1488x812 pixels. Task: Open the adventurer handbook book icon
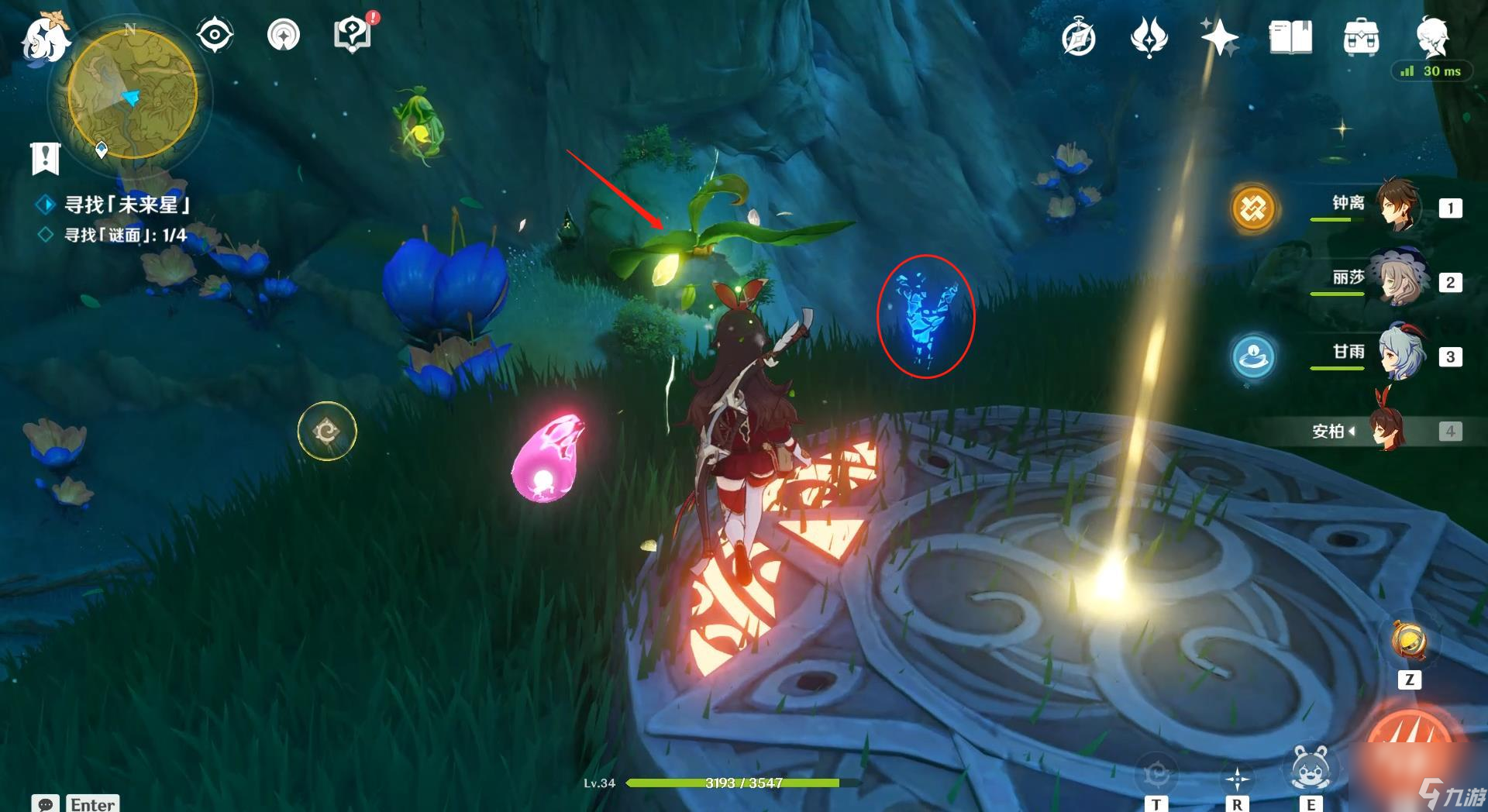[x=1290, y=37]
